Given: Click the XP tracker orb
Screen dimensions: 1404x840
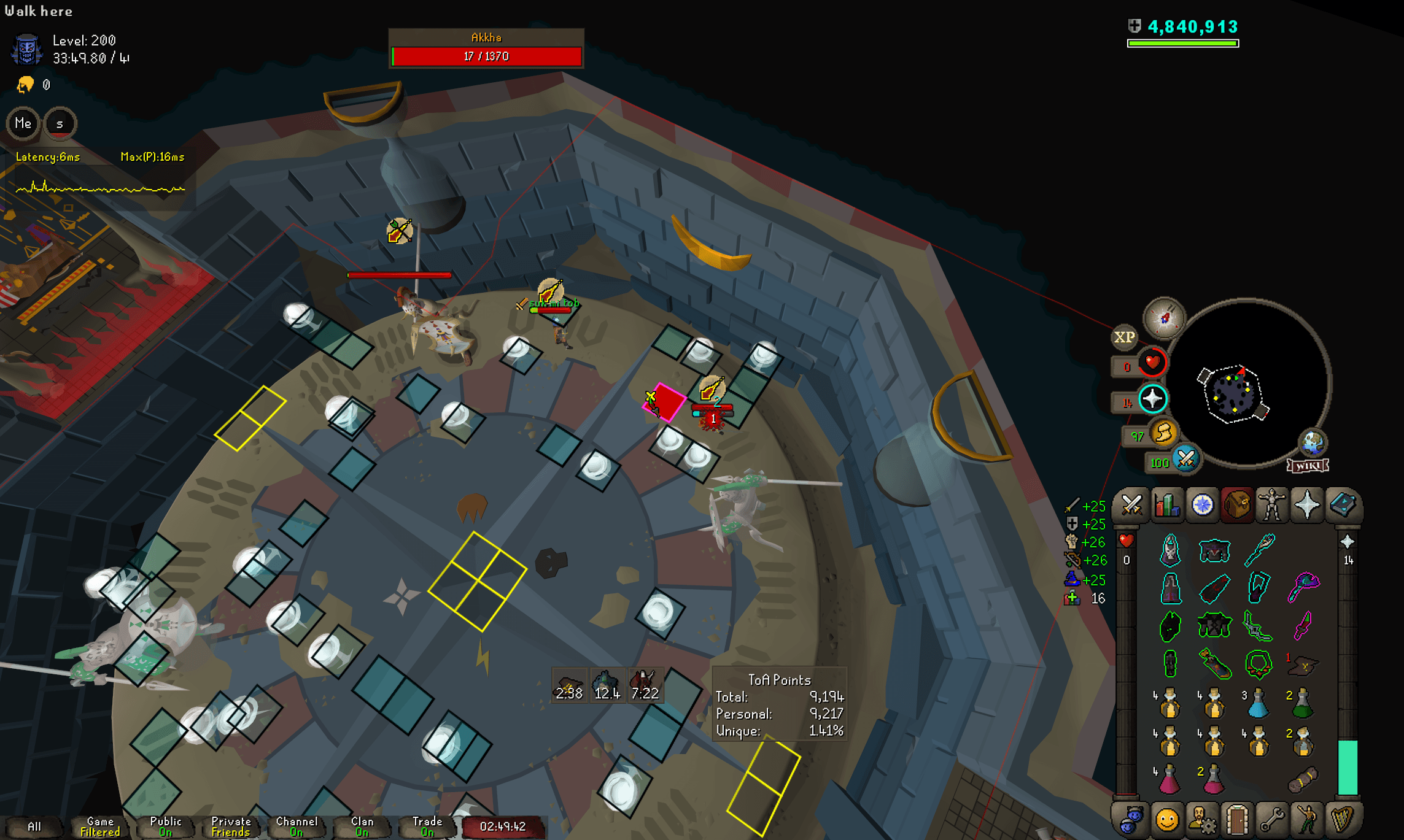Looking at the screenshot, I should tap(1123, 337).
